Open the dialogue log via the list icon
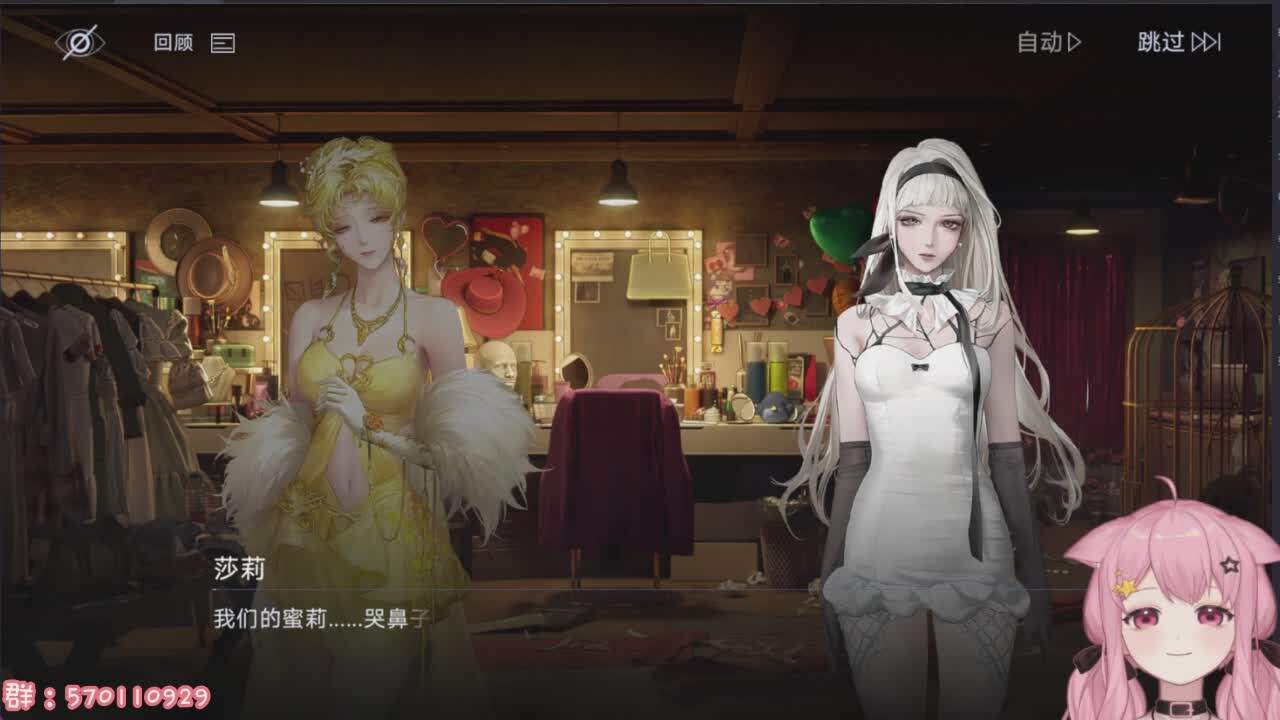 pyautogui.click(x=222, y=44)
